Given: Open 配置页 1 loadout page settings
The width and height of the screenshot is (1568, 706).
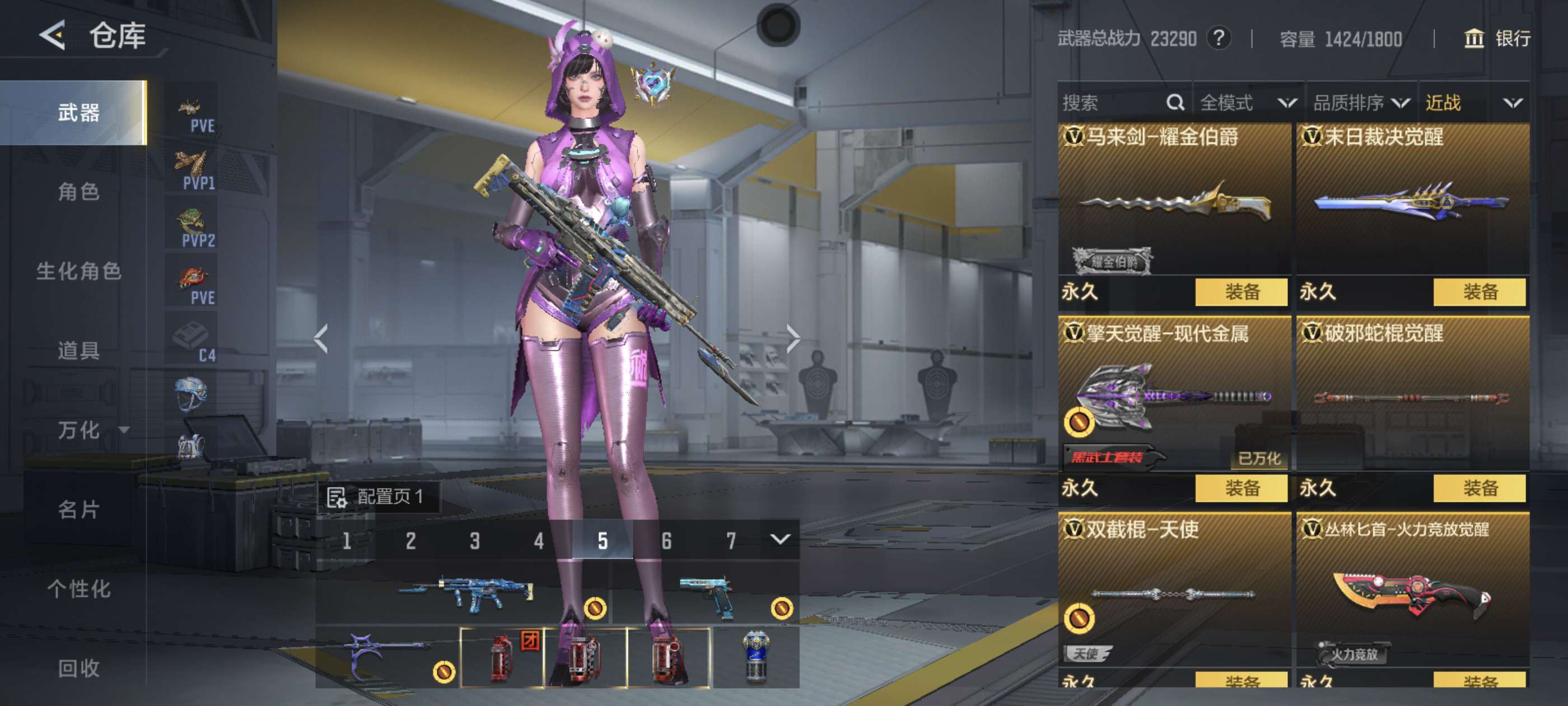Looking at the screenshot, I should 376,496.
